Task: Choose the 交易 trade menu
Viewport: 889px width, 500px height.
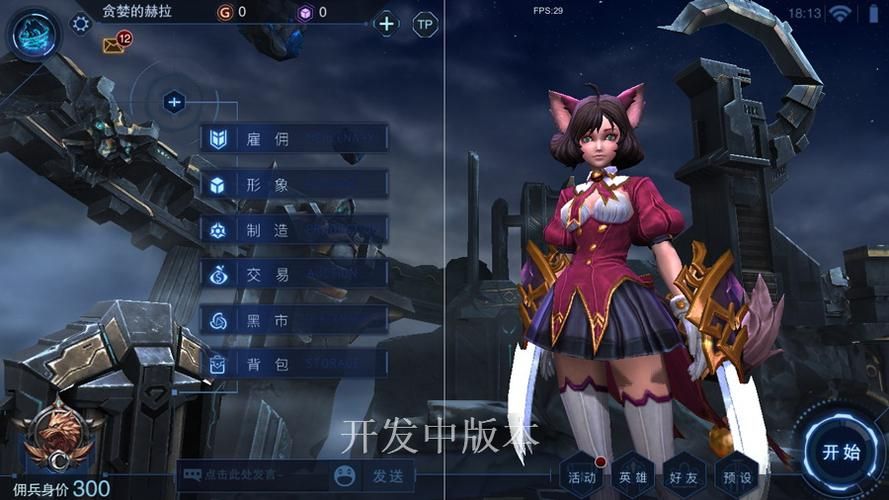Action: coord(294,274)
